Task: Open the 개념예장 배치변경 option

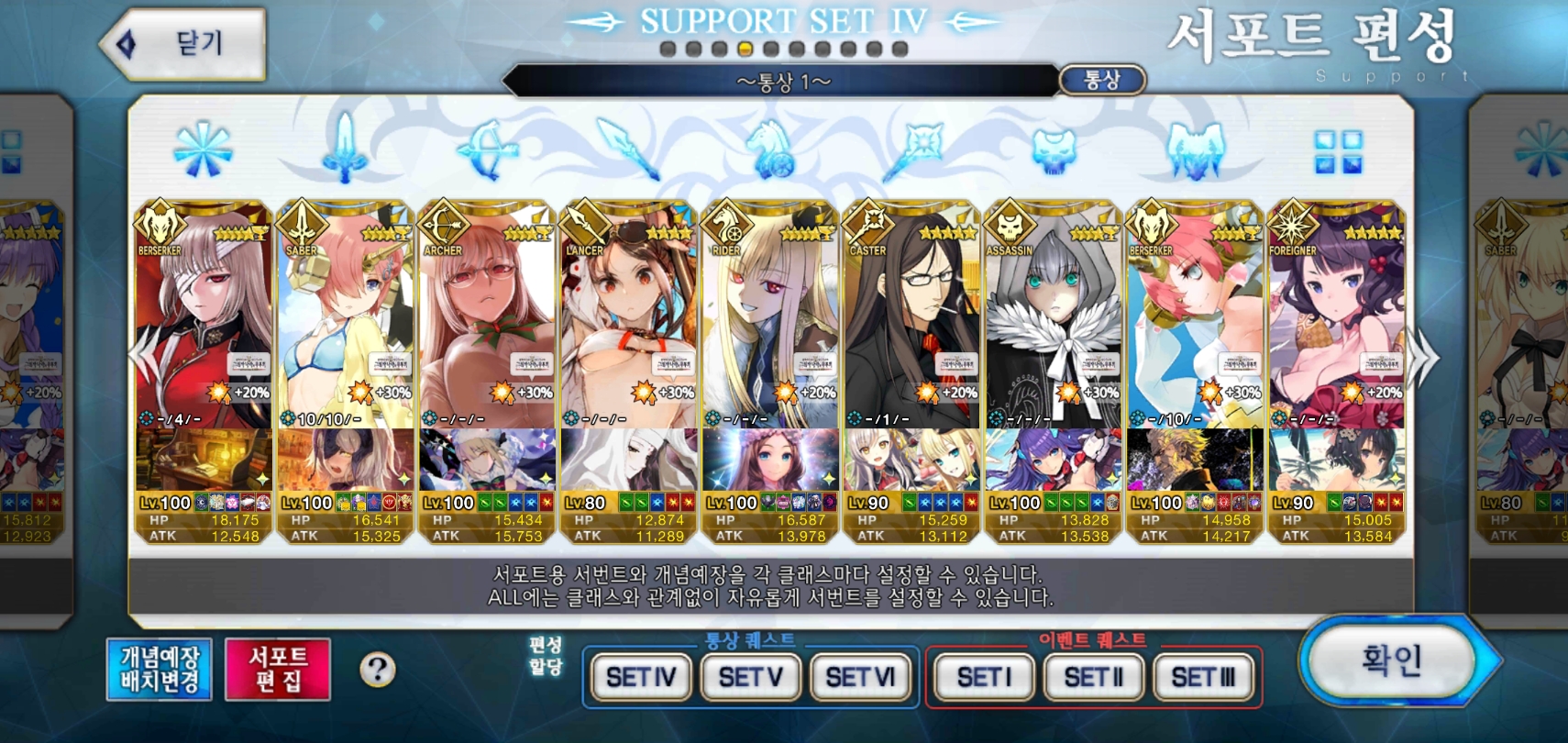Action: coord(160,670)
